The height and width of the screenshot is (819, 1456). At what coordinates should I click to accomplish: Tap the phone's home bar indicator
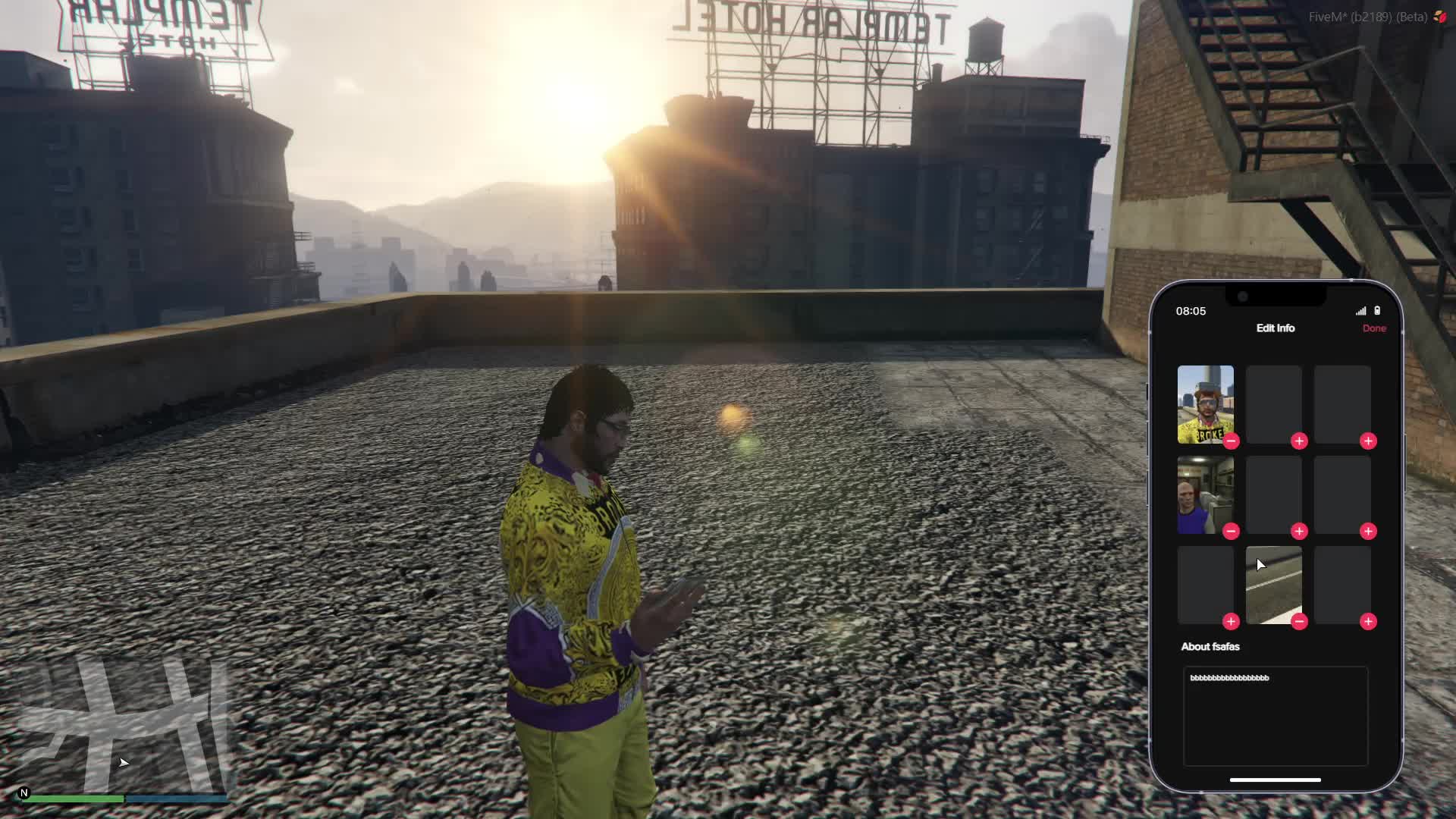tap(1275, 780)
